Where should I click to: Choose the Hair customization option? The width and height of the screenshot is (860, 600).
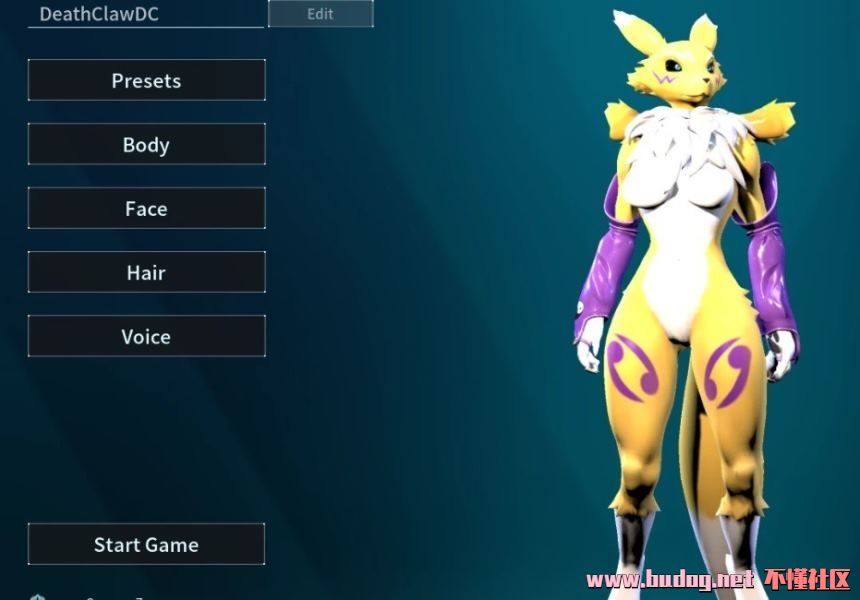tap(146, 273)
